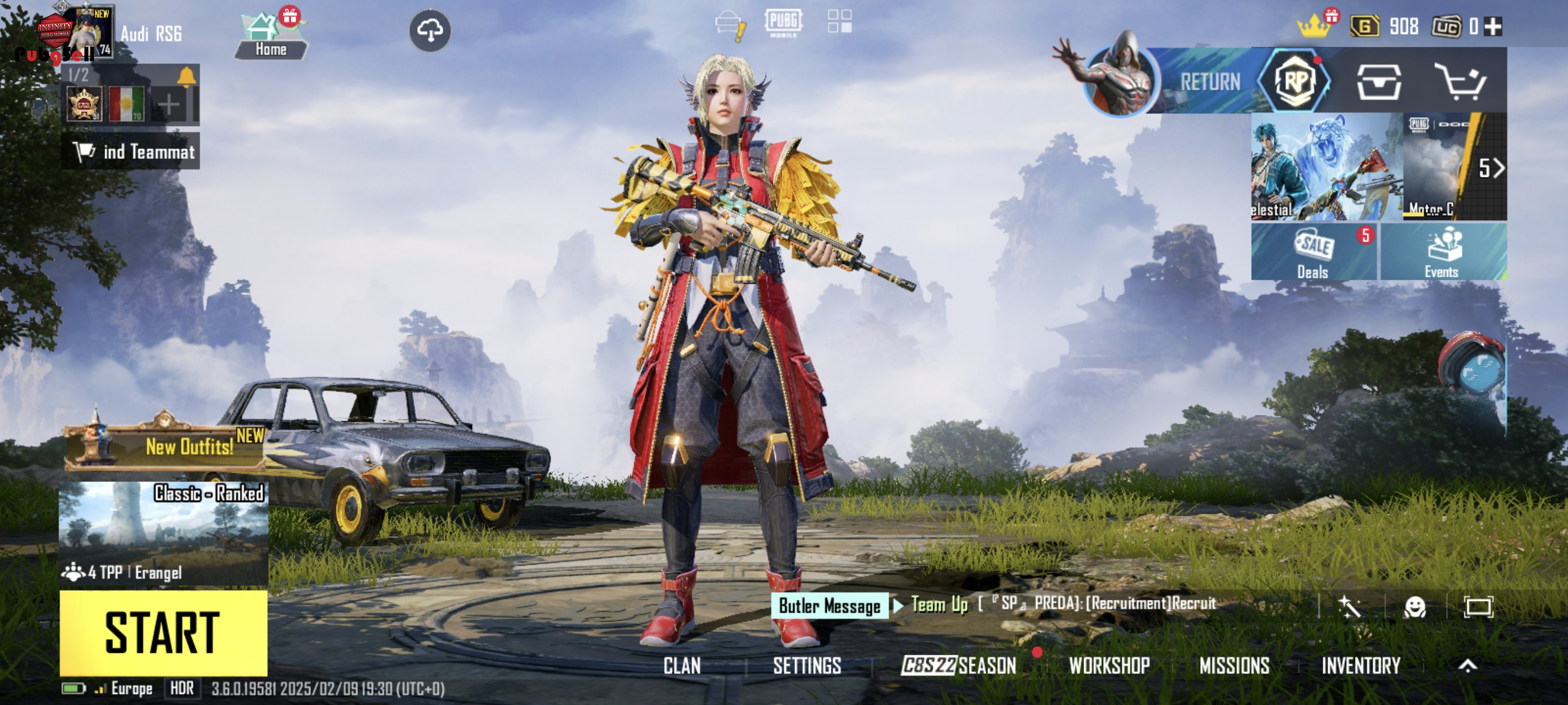
Task: Expand the bottom menu with the up arrow
Action: [x=1467, y=666]
